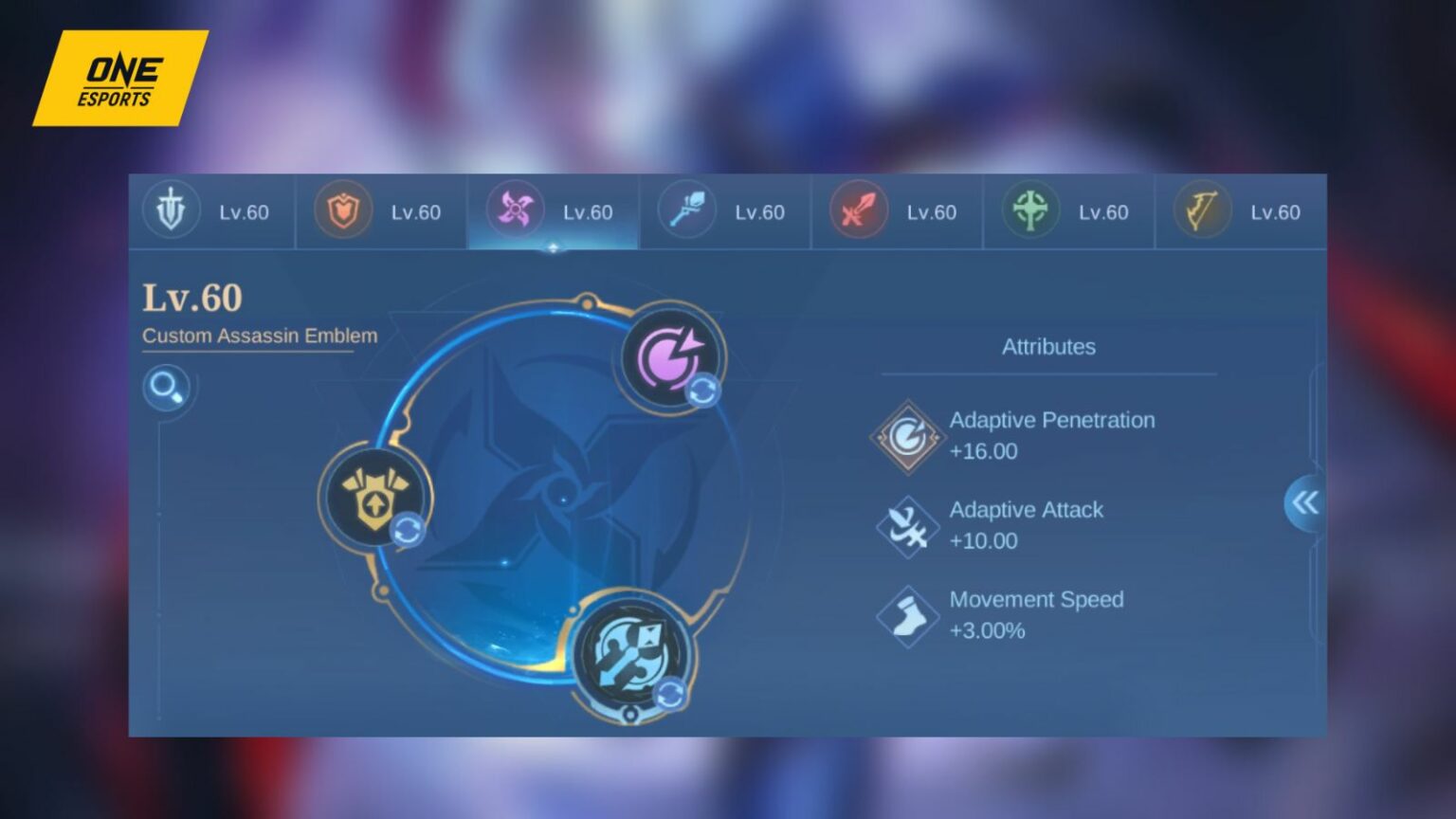
Task: Open the Marksman crossed-swords emblem icon
Action: pyautogui.click(x=858, y=210)
